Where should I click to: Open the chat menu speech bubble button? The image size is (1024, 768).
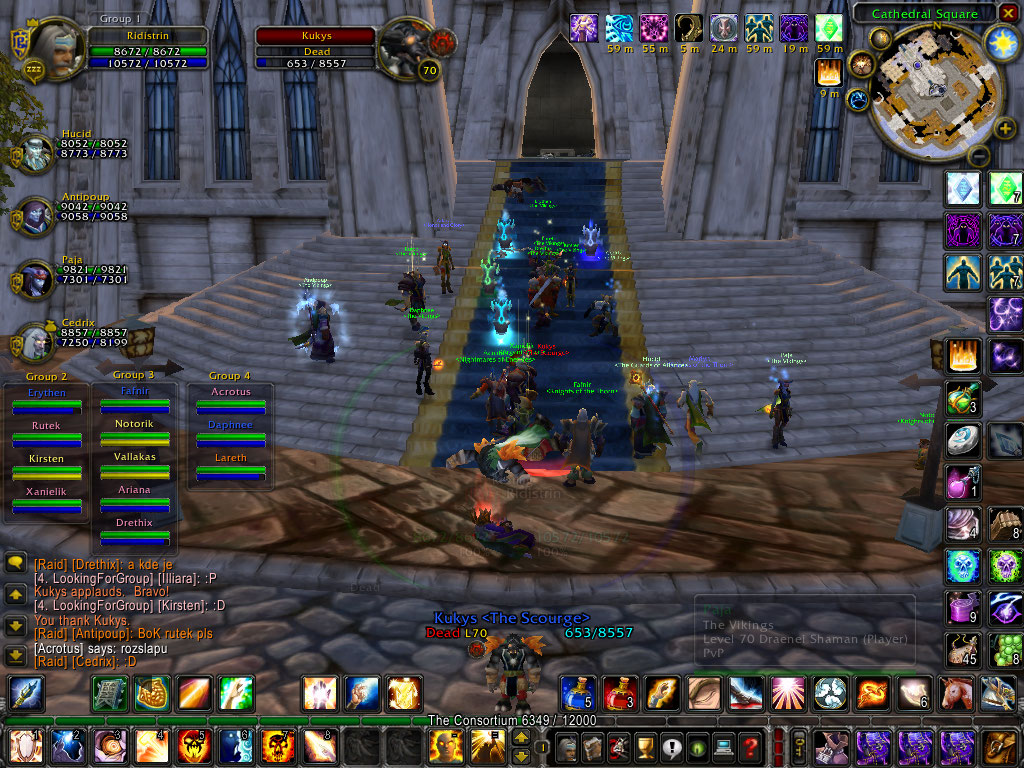[15, 564]
